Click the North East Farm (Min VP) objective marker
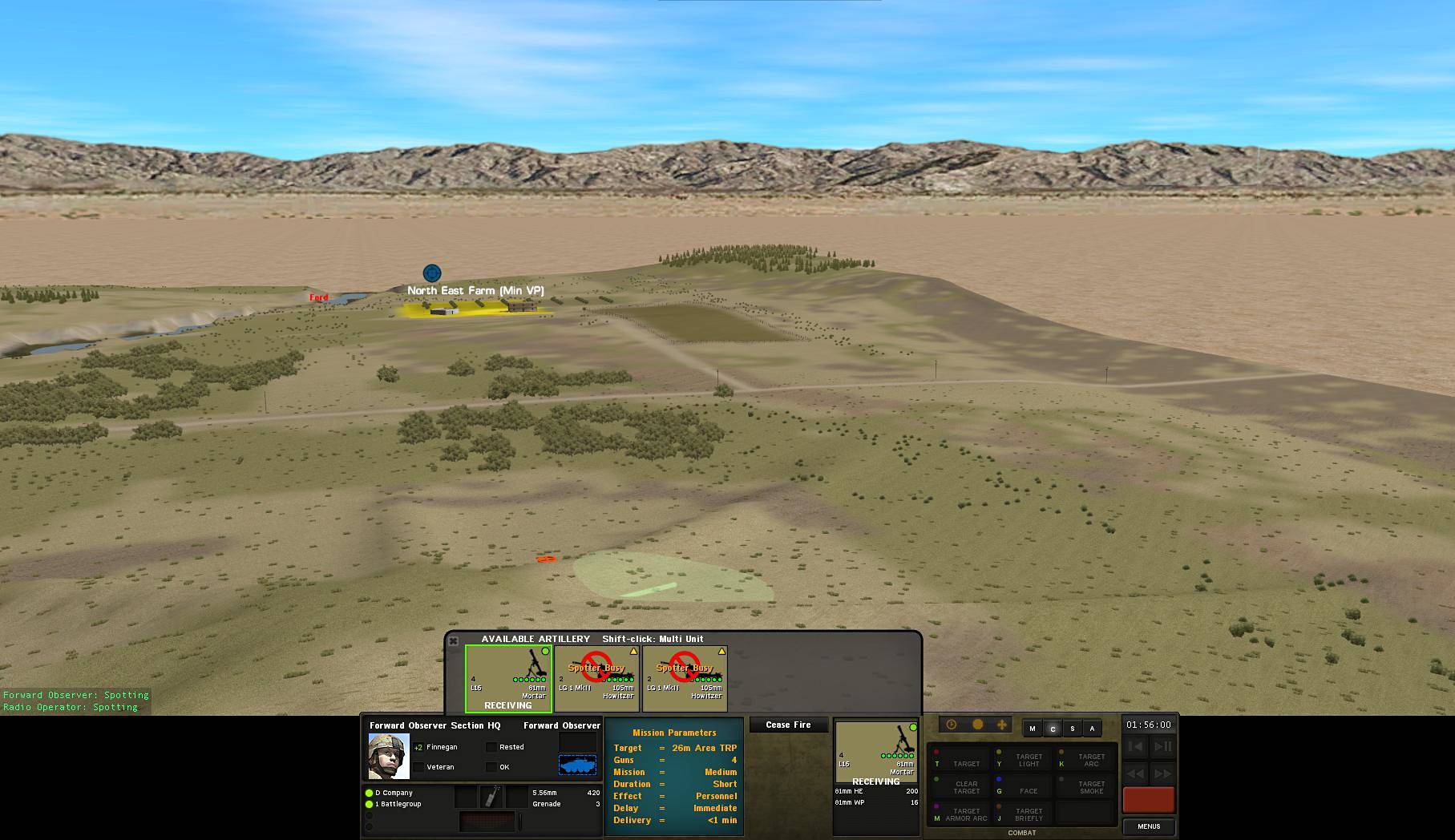This screenshot has width=1455, height=840. pyautogui.click(x=431, y=273)
